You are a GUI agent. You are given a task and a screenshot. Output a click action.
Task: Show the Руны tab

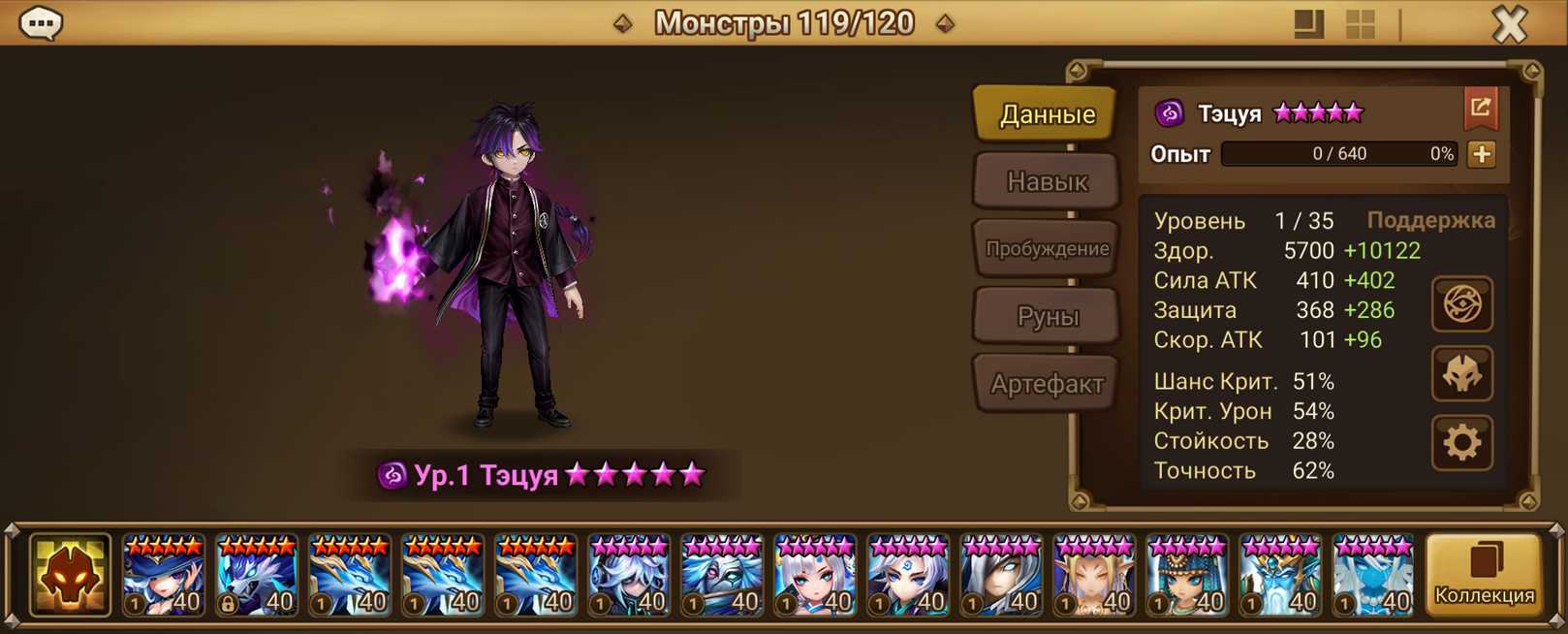1047,316
